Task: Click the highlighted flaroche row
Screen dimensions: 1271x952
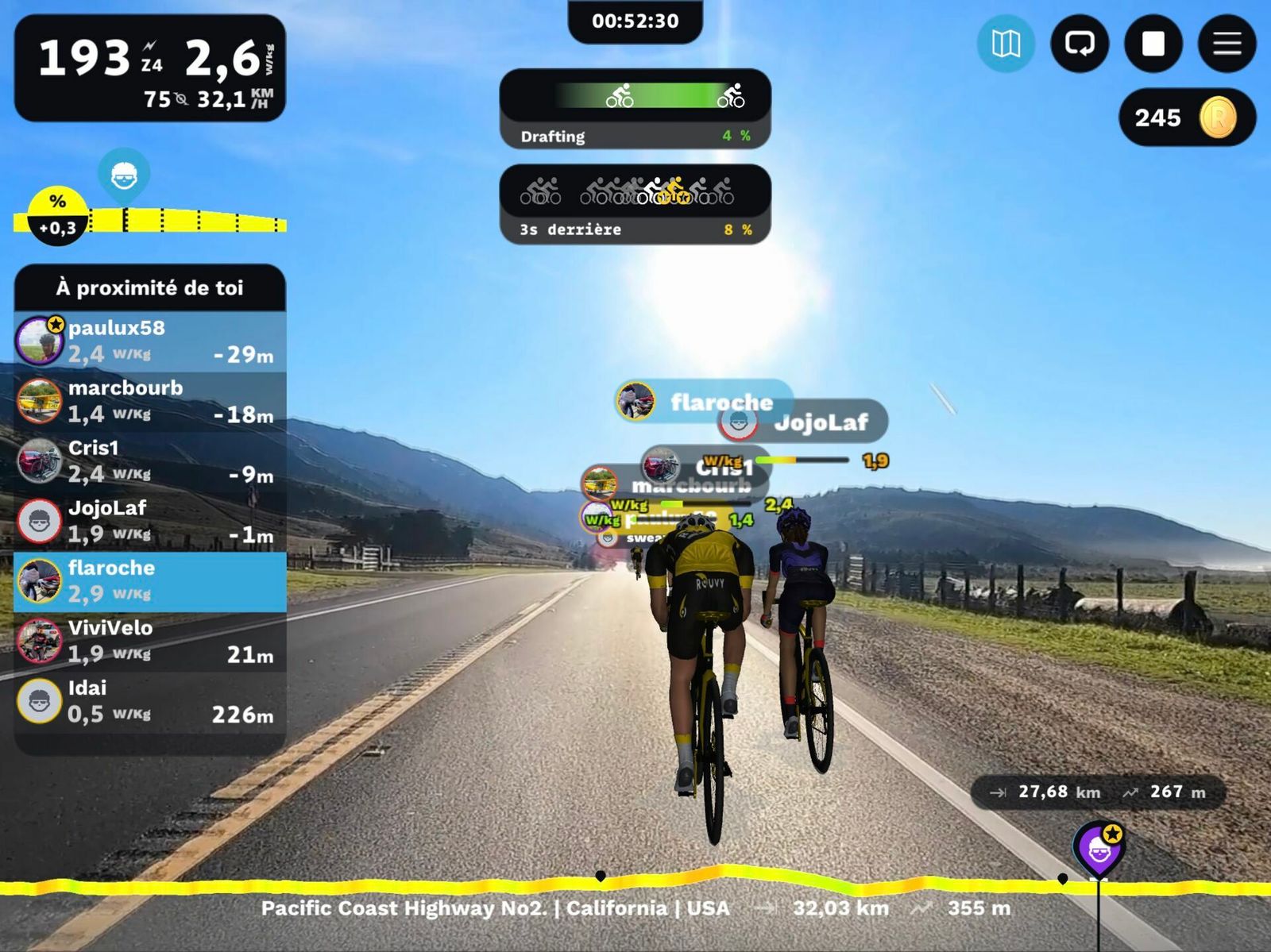Action: point(150,581)
